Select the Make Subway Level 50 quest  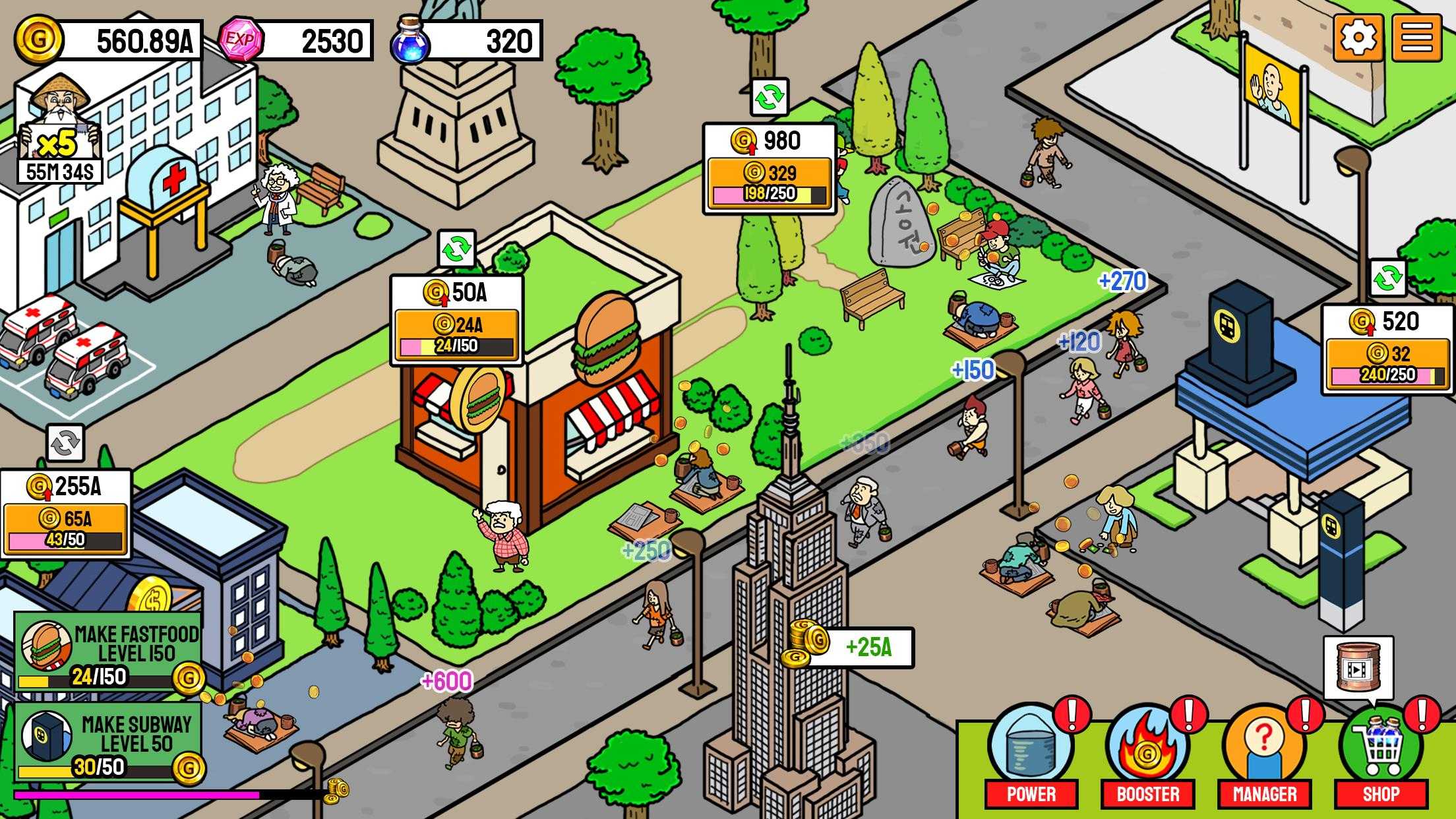pyautogui.click(x=108, y=742)
